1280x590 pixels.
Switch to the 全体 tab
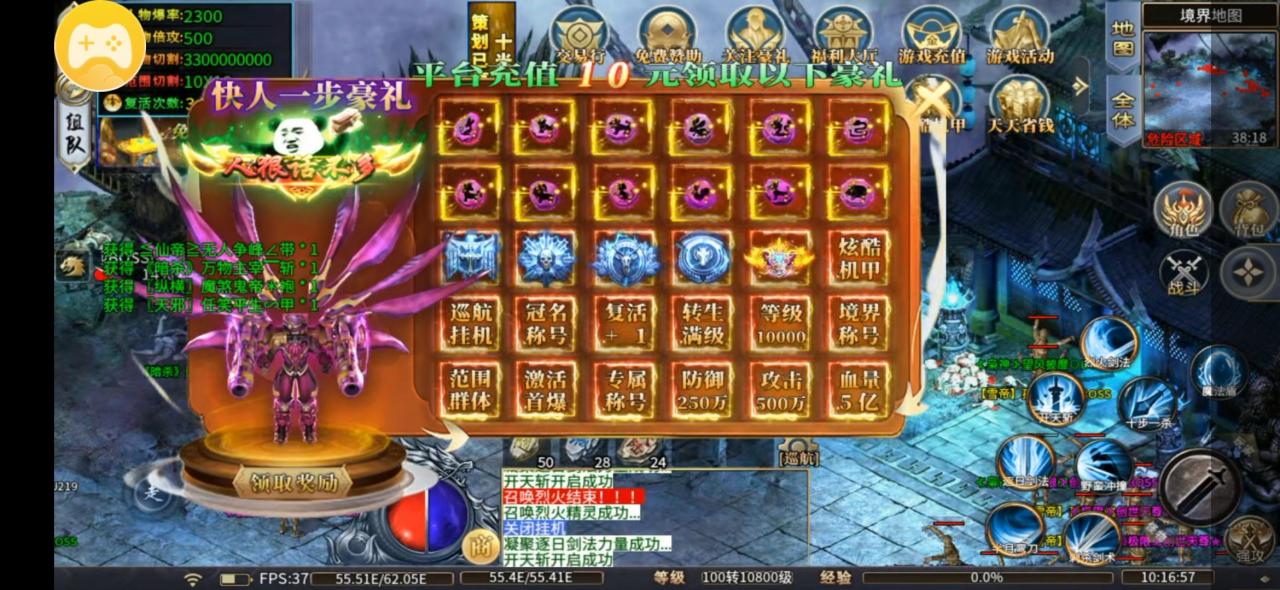click(1123, 108)
